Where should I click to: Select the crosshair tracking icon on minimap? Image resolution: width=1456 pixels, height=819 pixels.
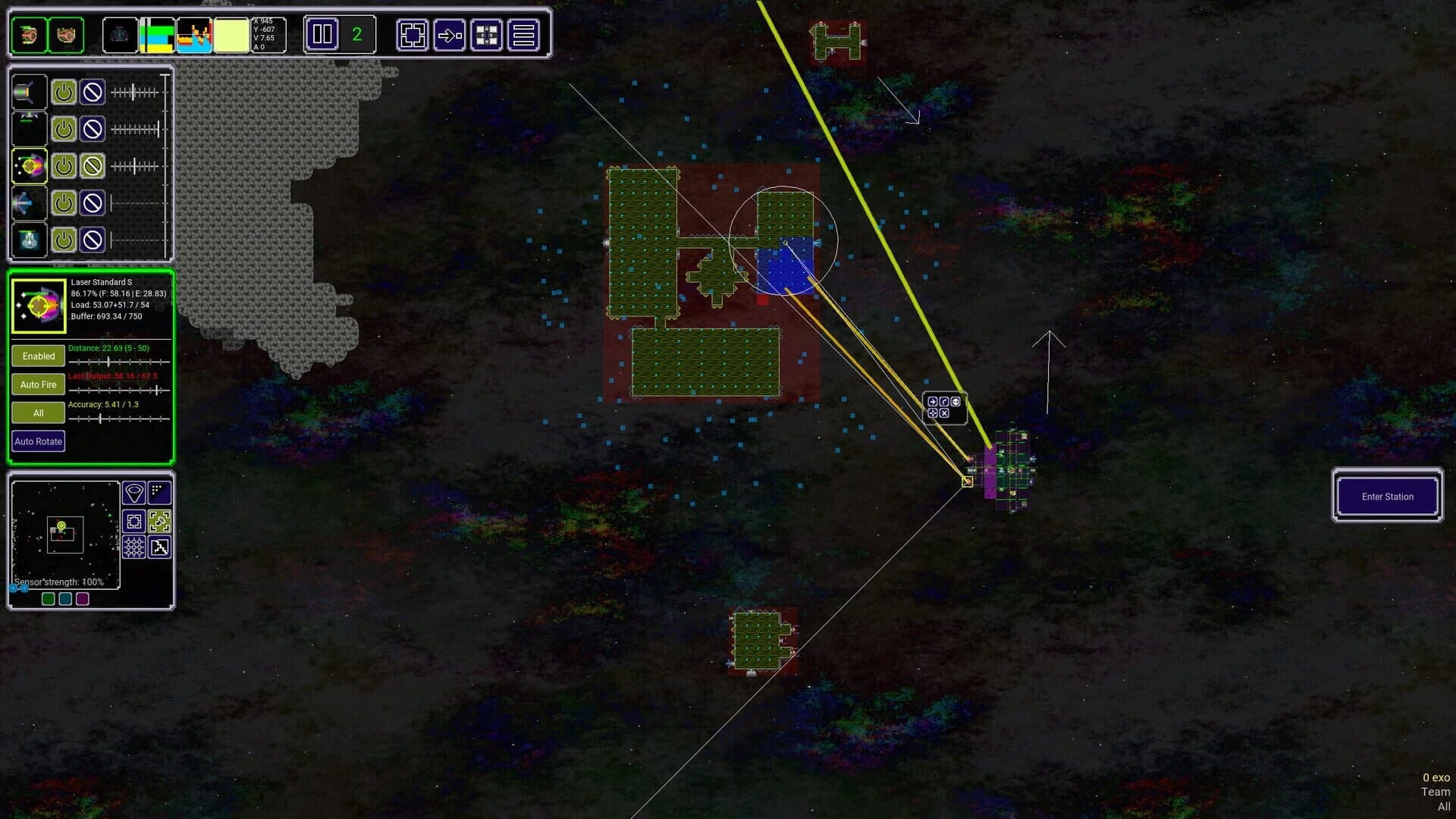[134, 521]
